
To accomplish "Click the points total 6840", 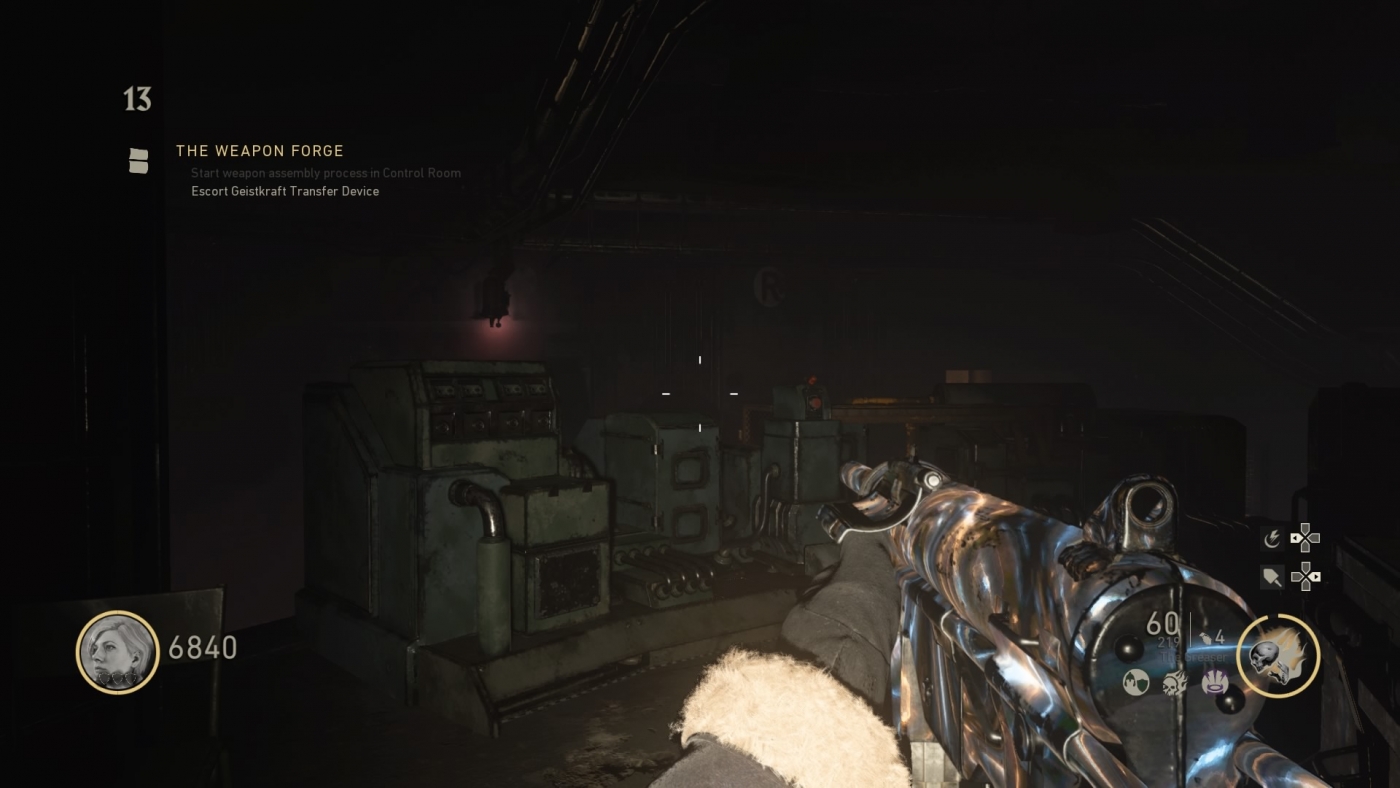I will pos(204,647).
